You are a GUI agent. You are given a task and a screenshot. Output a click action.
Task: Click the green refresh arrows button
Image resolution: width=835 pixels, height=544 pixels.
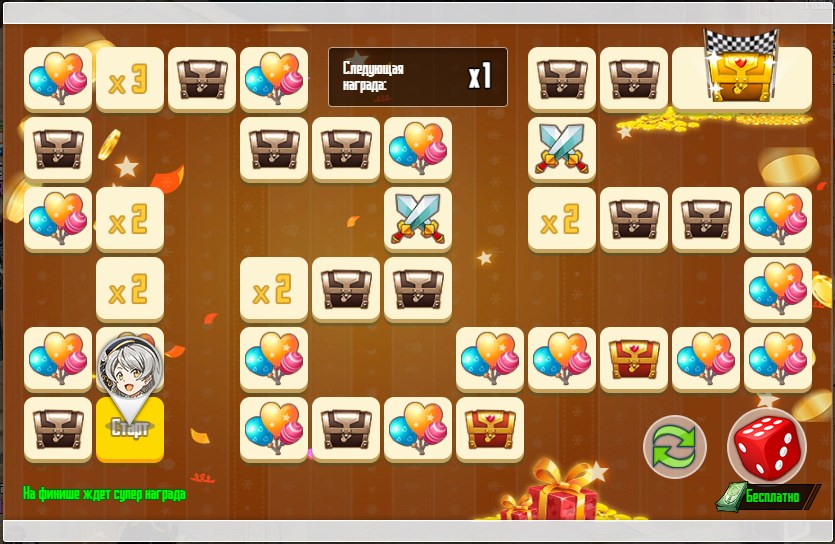[675, 446]
